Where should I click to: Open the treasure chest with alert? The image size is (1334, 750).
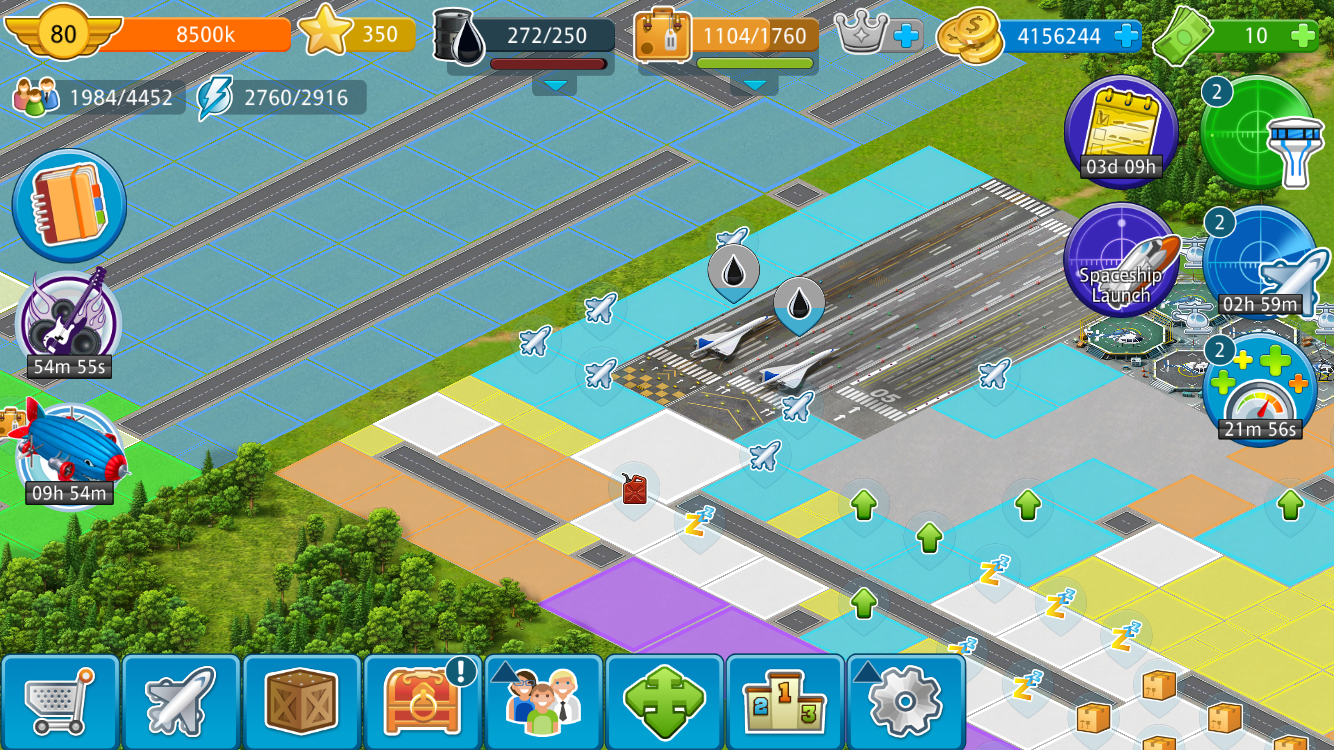(x=423, y=701)
